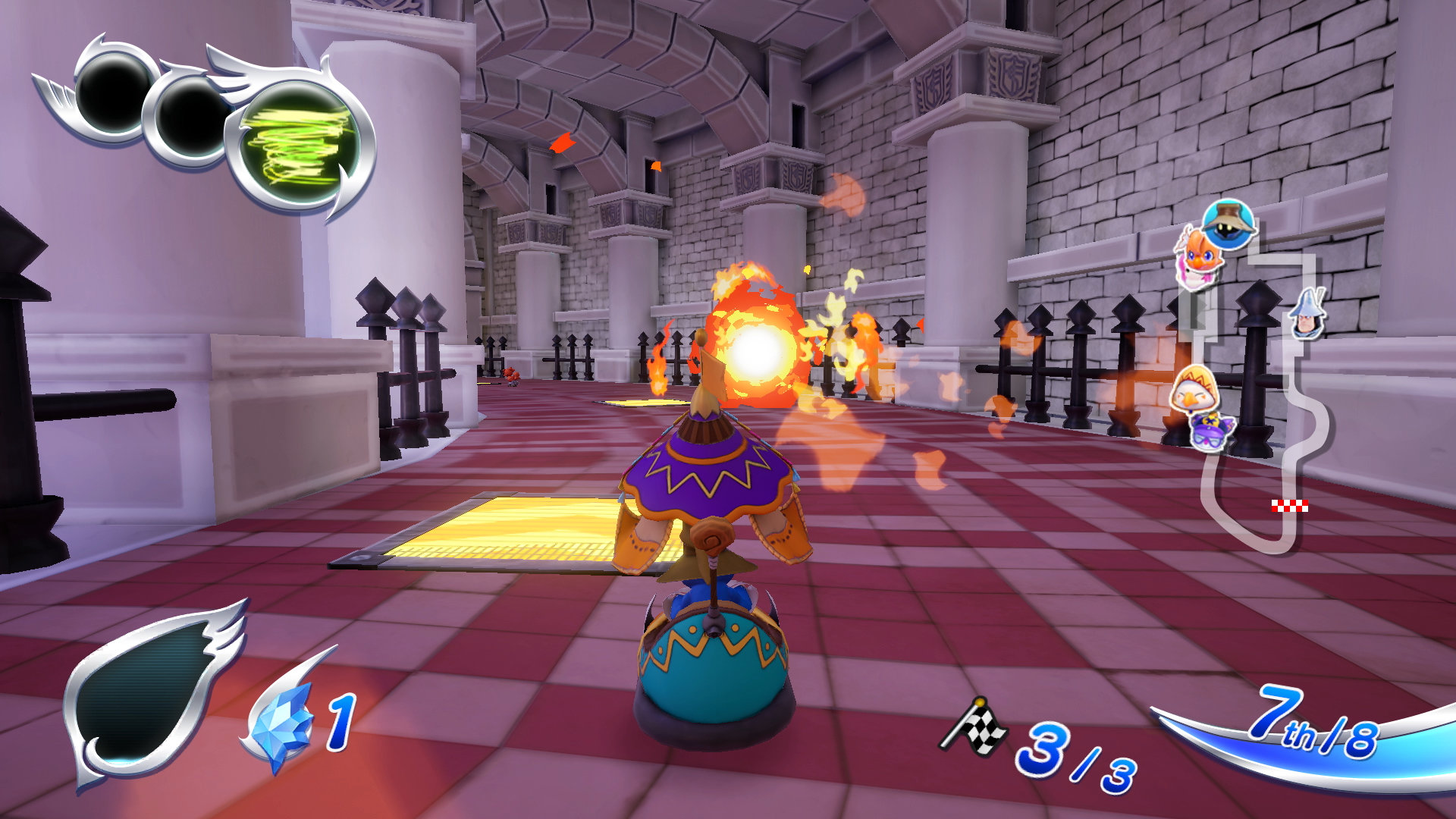Click the empty ability gauge emblem

click(144, 690)
